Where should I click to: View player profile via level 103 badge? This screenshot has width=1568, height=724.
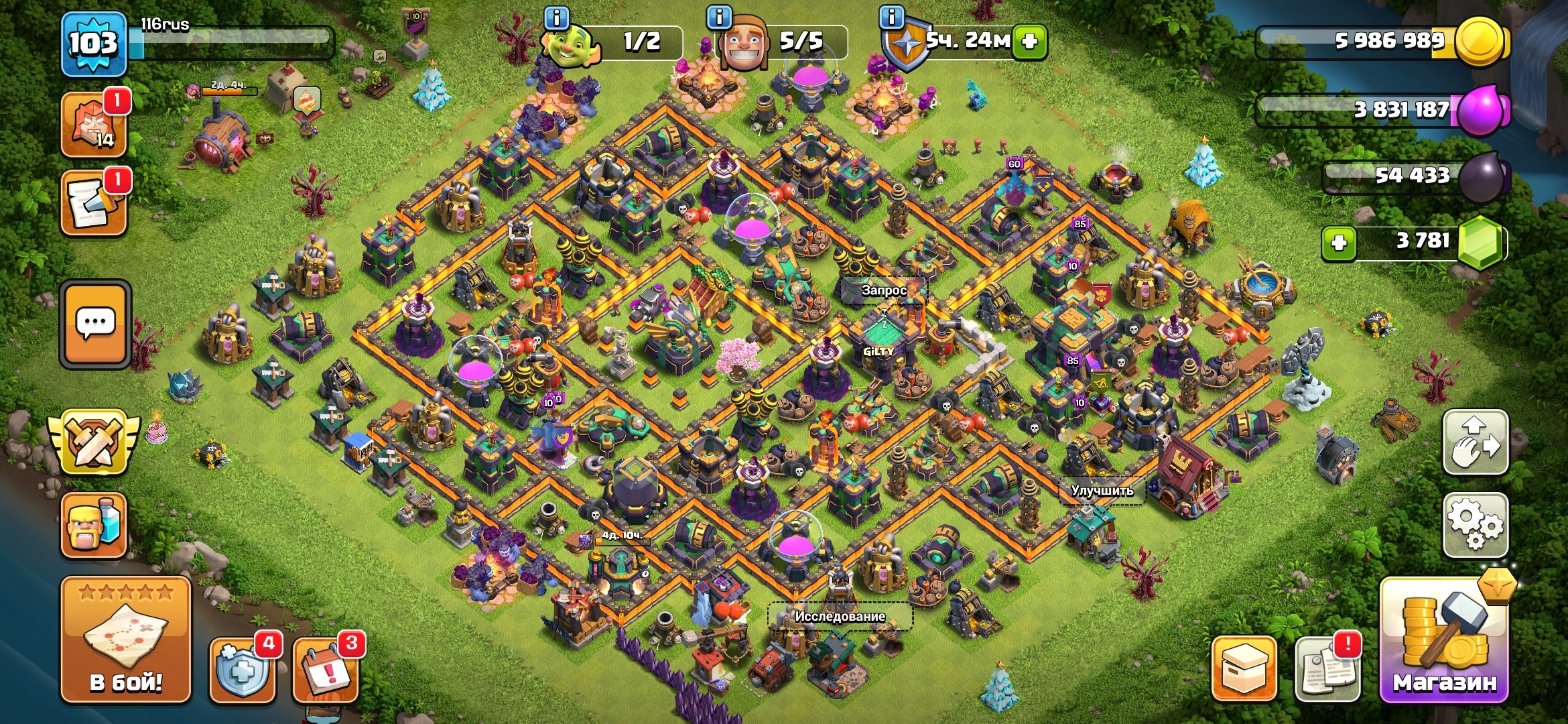94,44
